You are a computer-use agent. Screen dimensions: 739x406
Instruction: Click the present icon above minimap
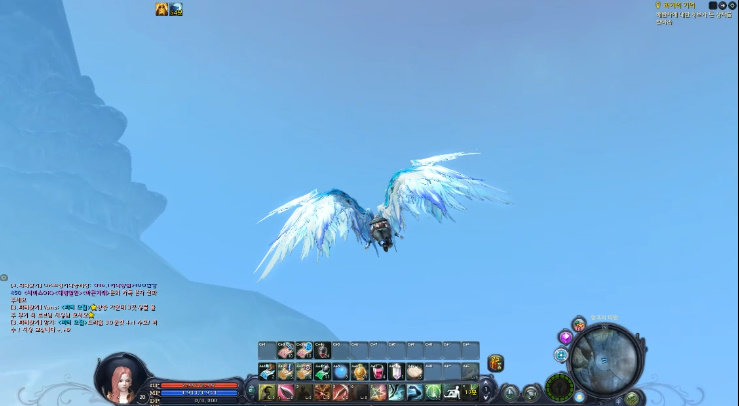tap(579, 324)
